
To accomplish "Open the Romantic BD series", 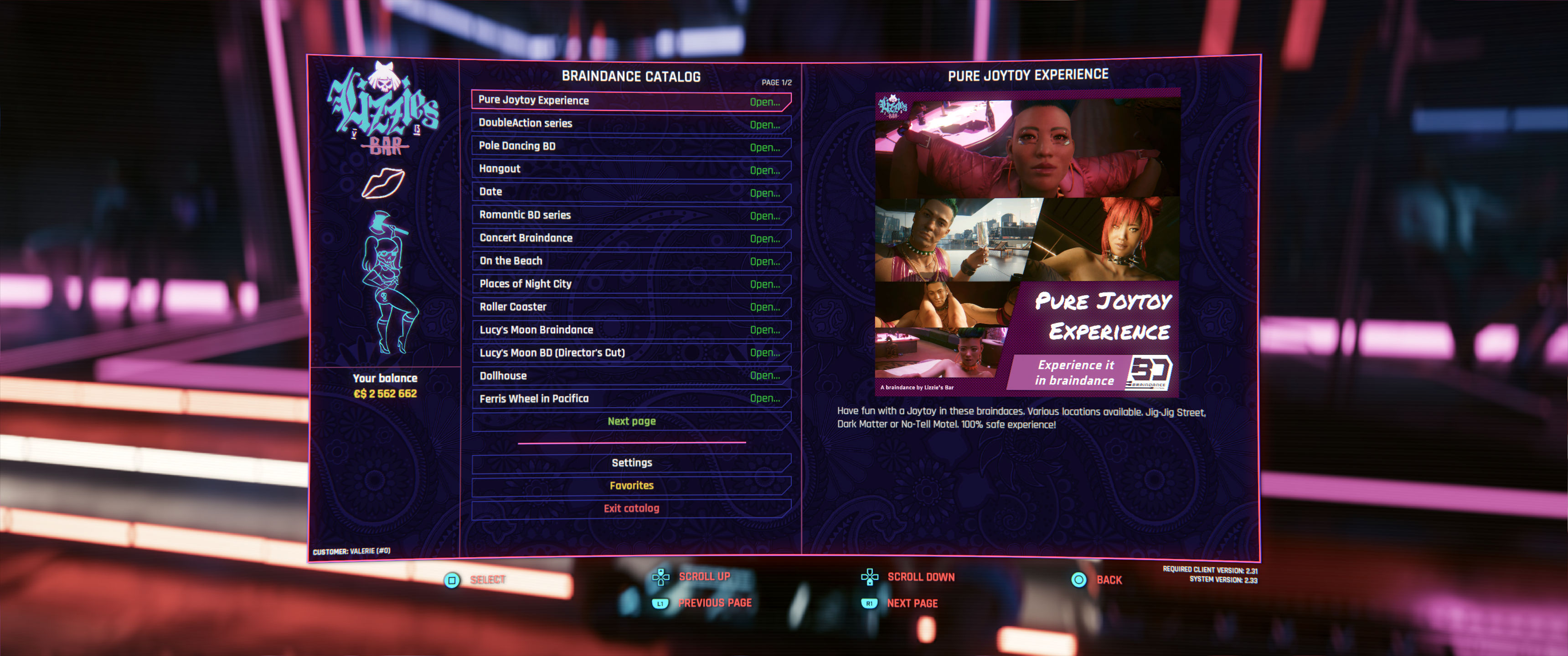I will pyautogui.click(x=630, y=215).
